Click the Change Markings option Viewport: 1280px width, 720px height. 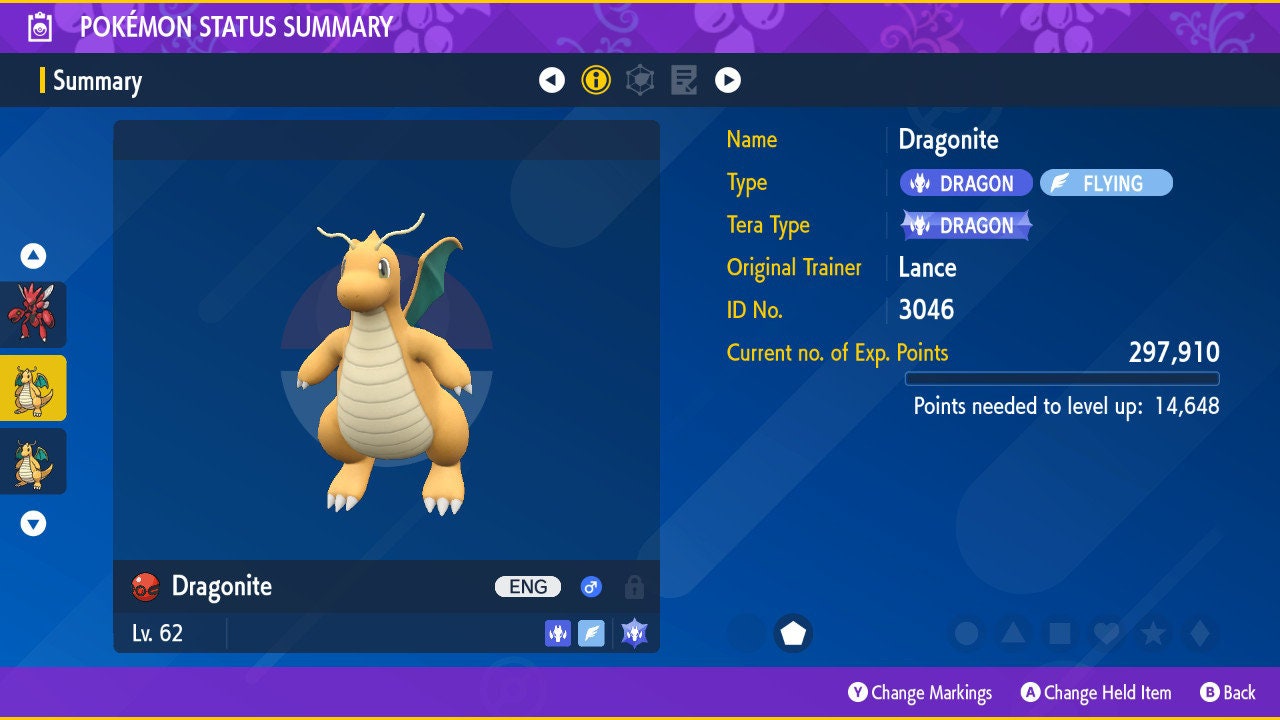tap(920, 692)
